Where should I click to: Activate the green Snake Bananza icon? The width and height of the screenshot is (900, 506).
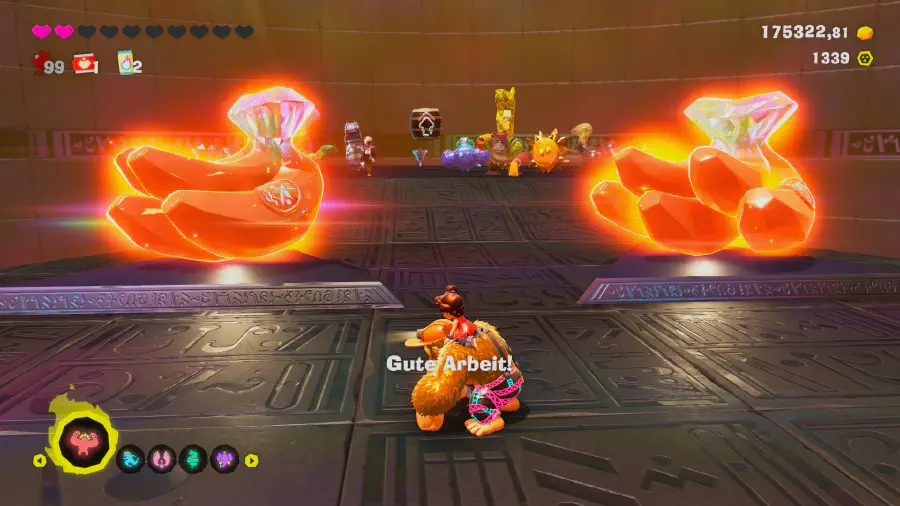point(193,460)
